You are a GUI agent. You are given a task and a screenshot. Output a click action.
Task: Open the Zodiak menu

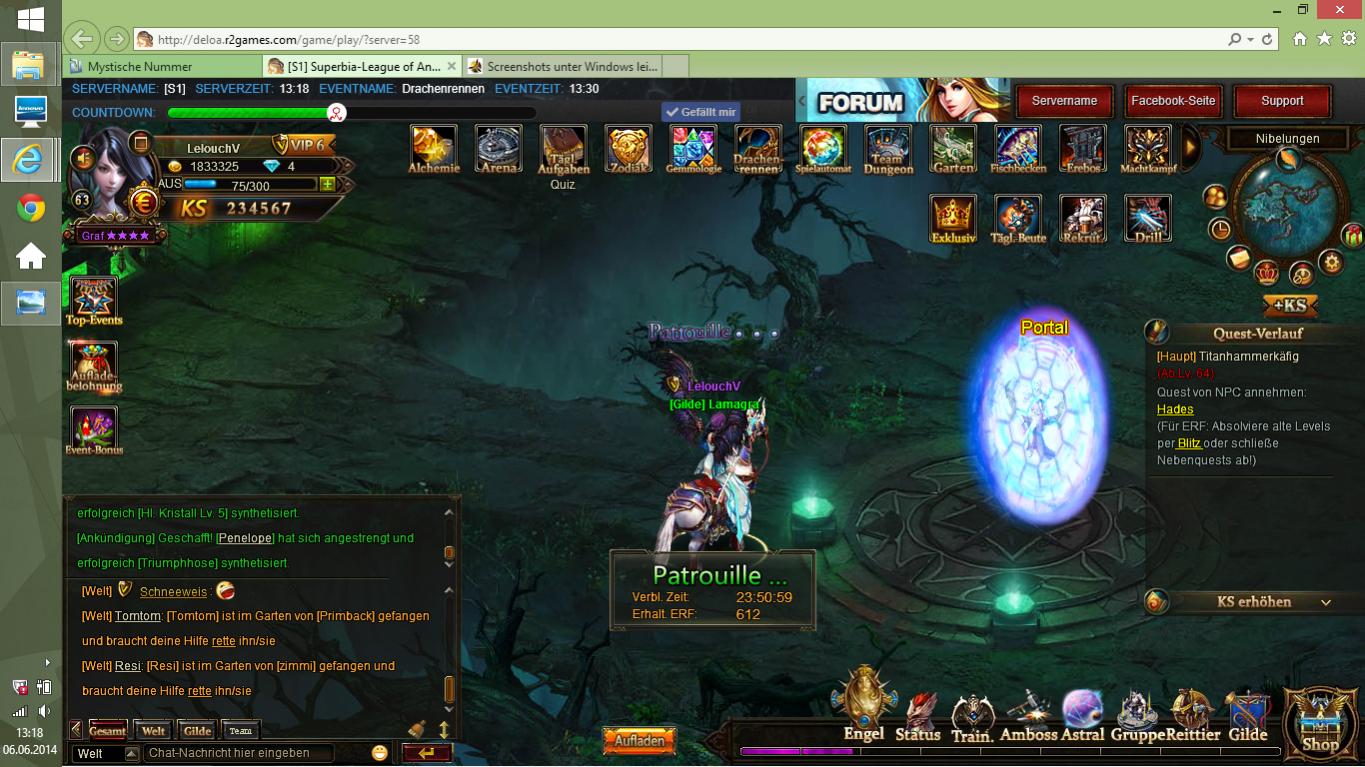point(628,147)
